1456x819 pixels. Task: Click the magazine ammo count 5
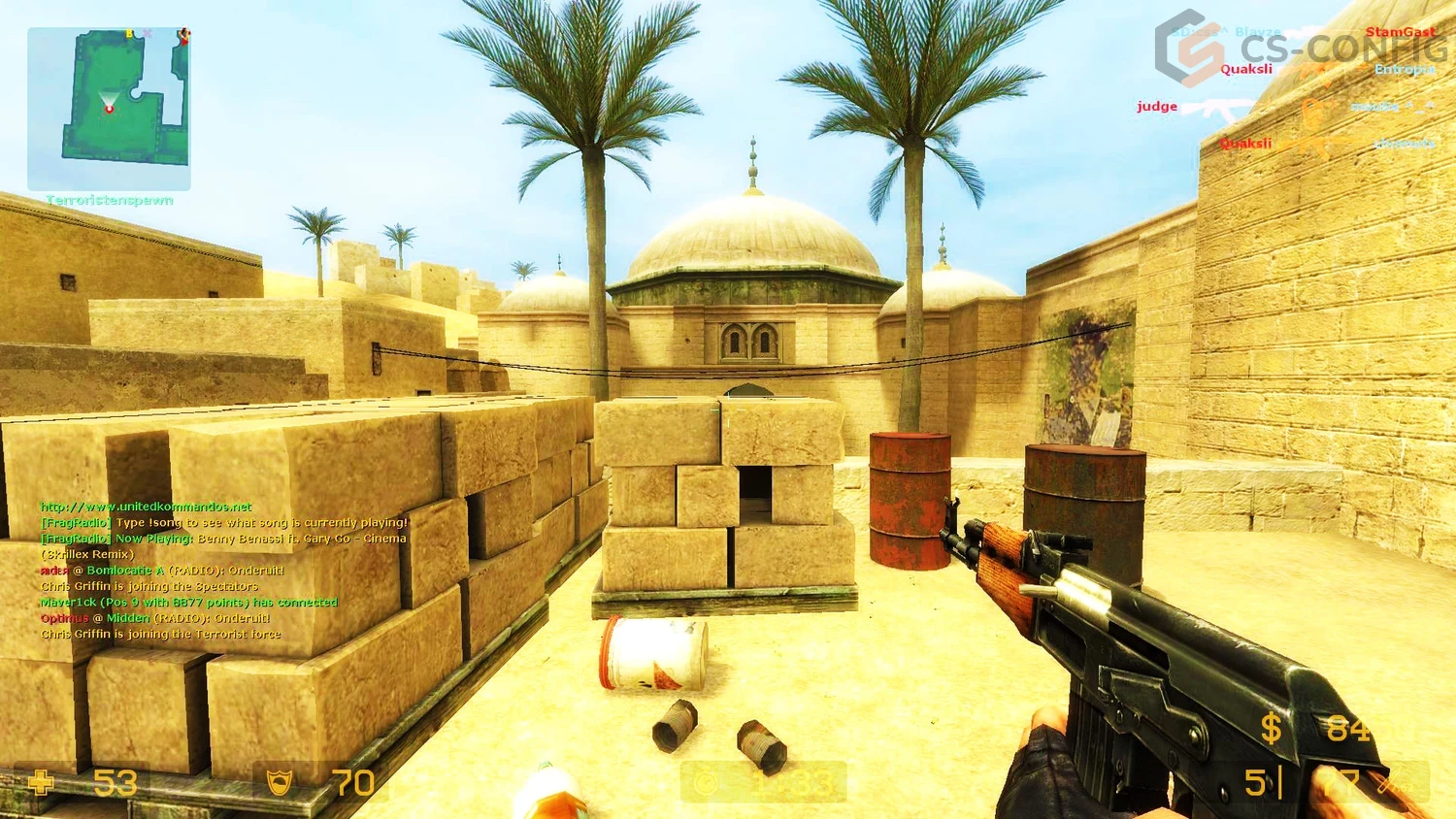click(x=1257, y=783)
